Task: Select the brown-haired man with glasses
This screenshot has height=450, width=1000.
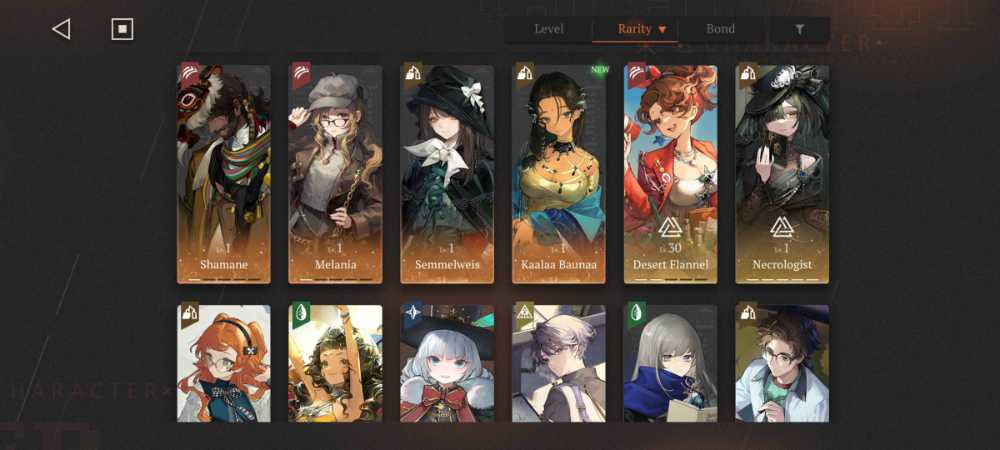Action: [782, 363]
